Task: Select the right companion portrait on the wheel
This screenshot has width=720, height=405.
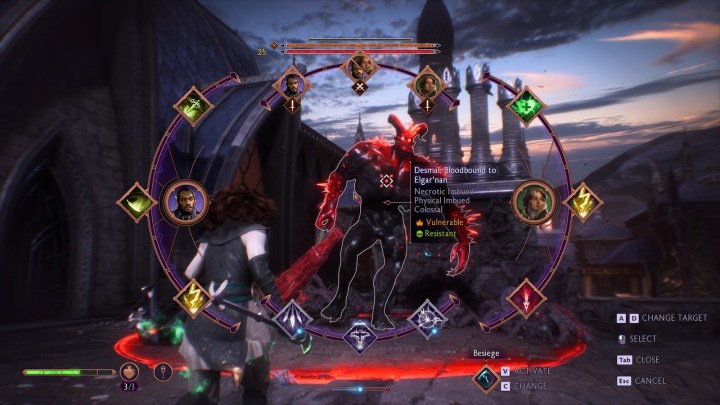Action: tap(533, 202)
